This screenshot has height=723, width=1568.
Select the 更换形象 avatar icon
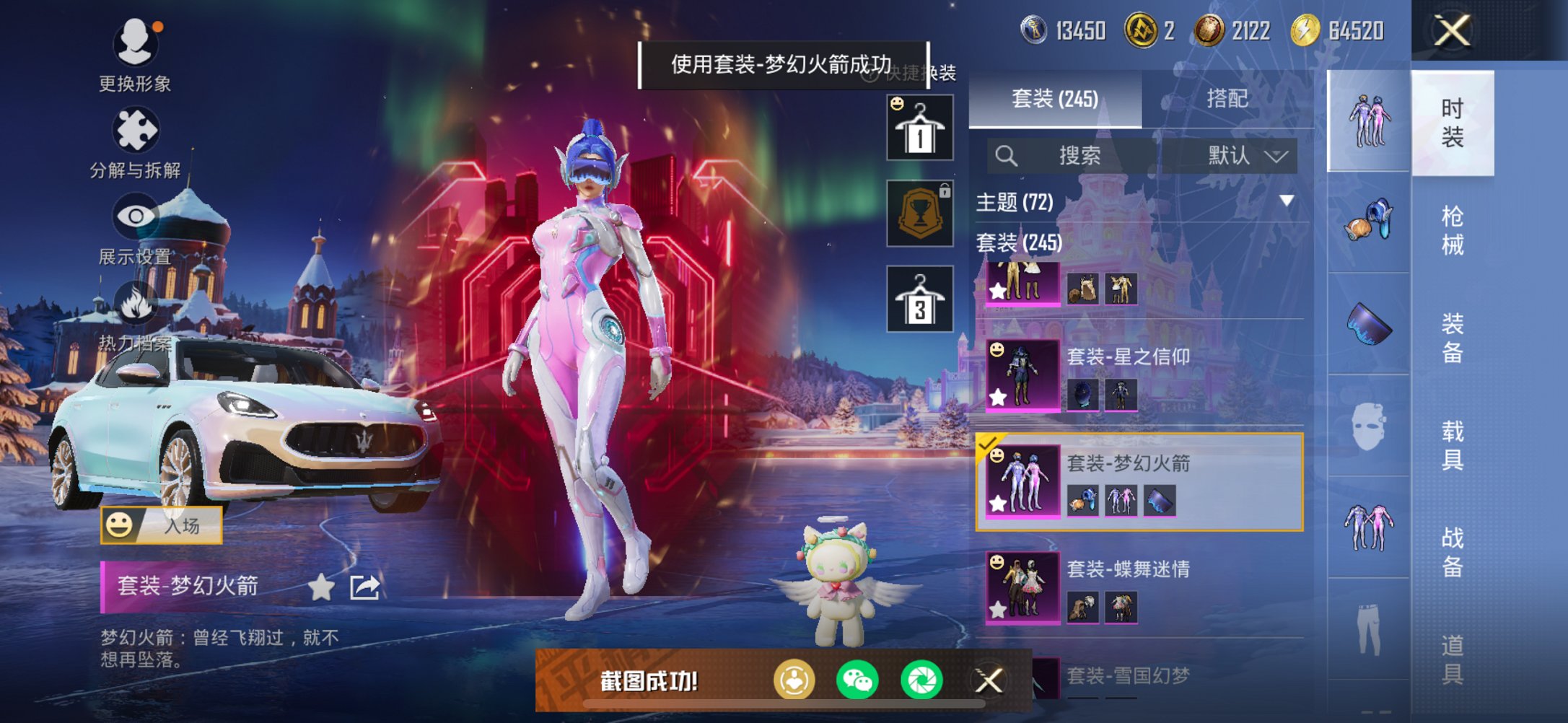pos(138,43)
